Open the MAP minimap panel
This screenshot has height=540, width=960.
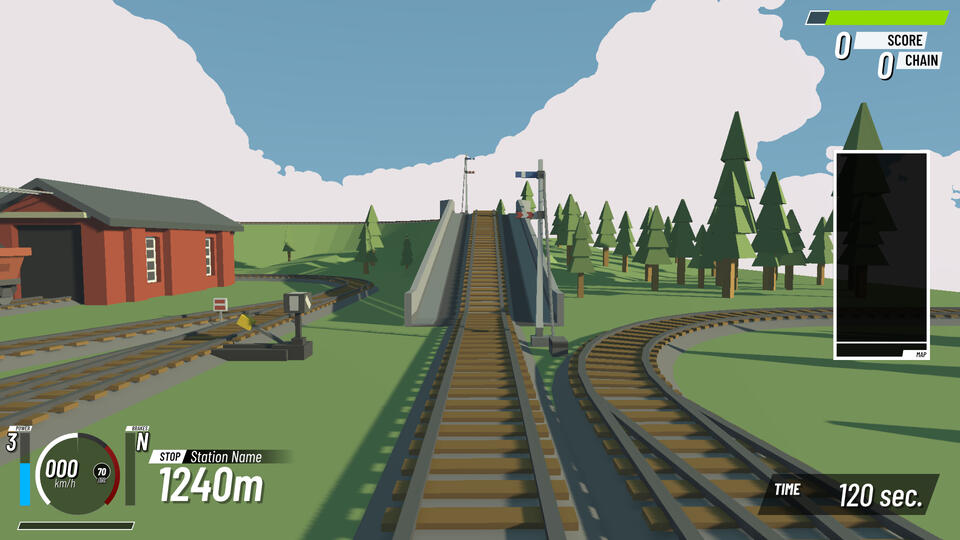pos(881,255)
